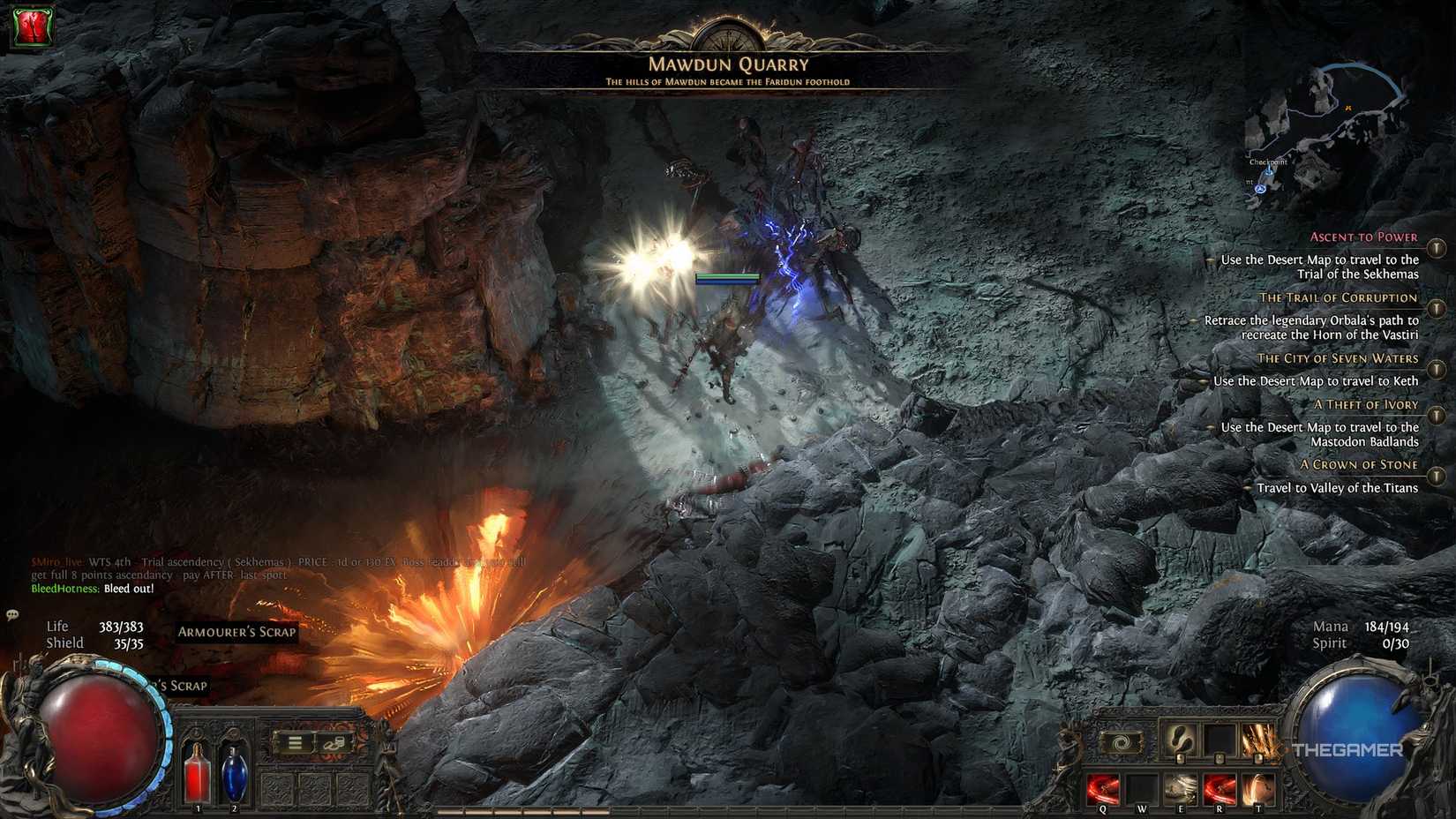Activate the Q slot red slash skill
1456x819 pixels.
(1103, 788)
